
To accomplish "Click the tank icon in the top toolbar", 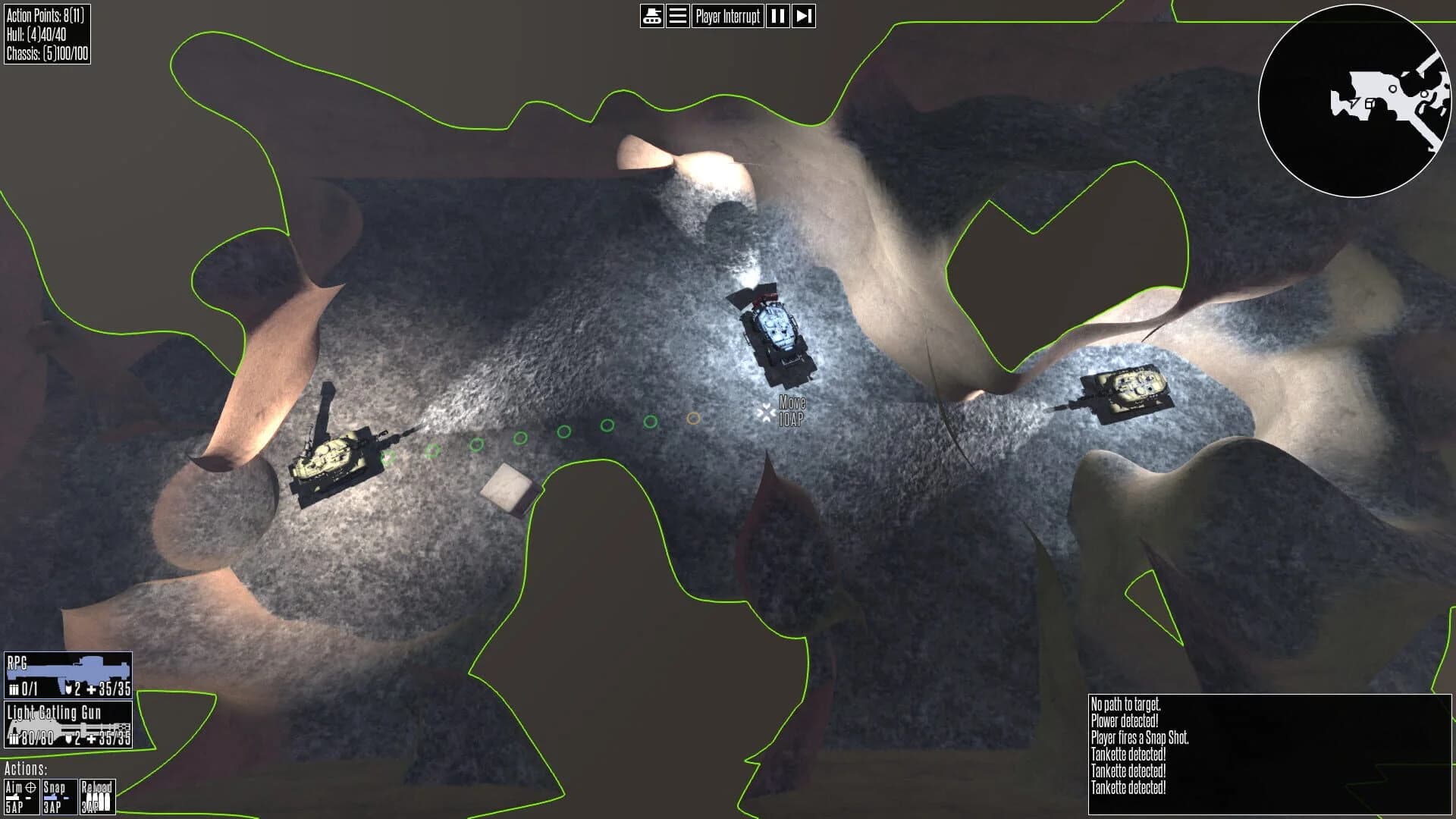I will pyautogui.click(x=651, y=17).
